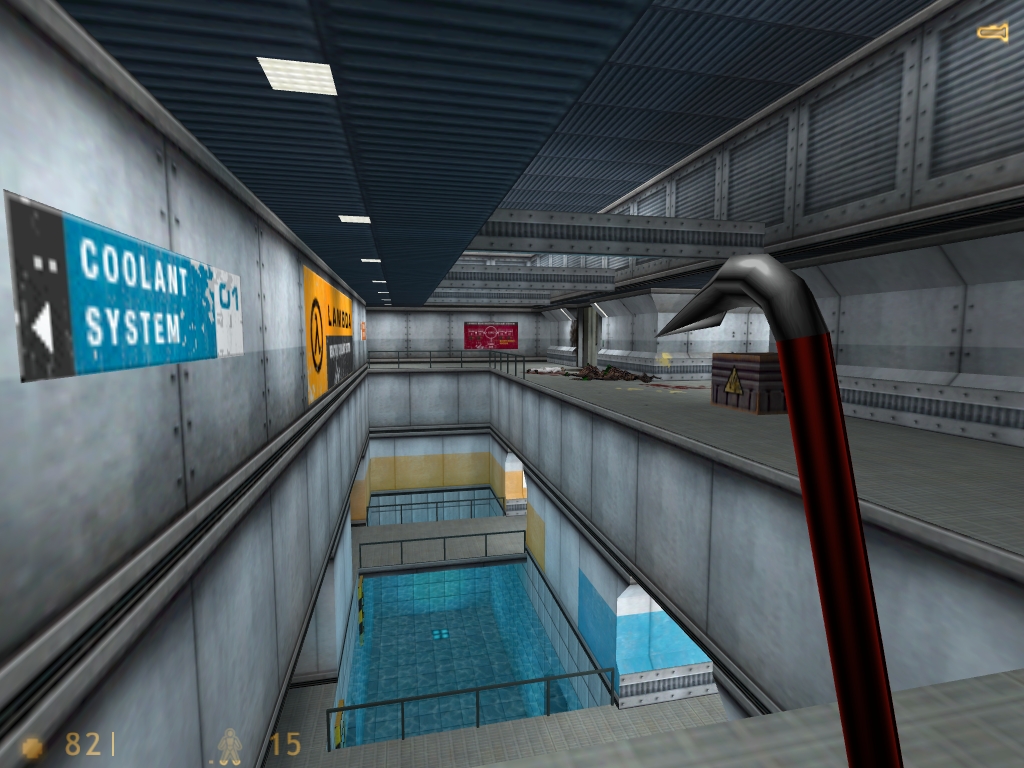Screen dimensions: 1024x768
Task: Click the flashlight icon in the HUD
Action: click(x=992, y=32)
